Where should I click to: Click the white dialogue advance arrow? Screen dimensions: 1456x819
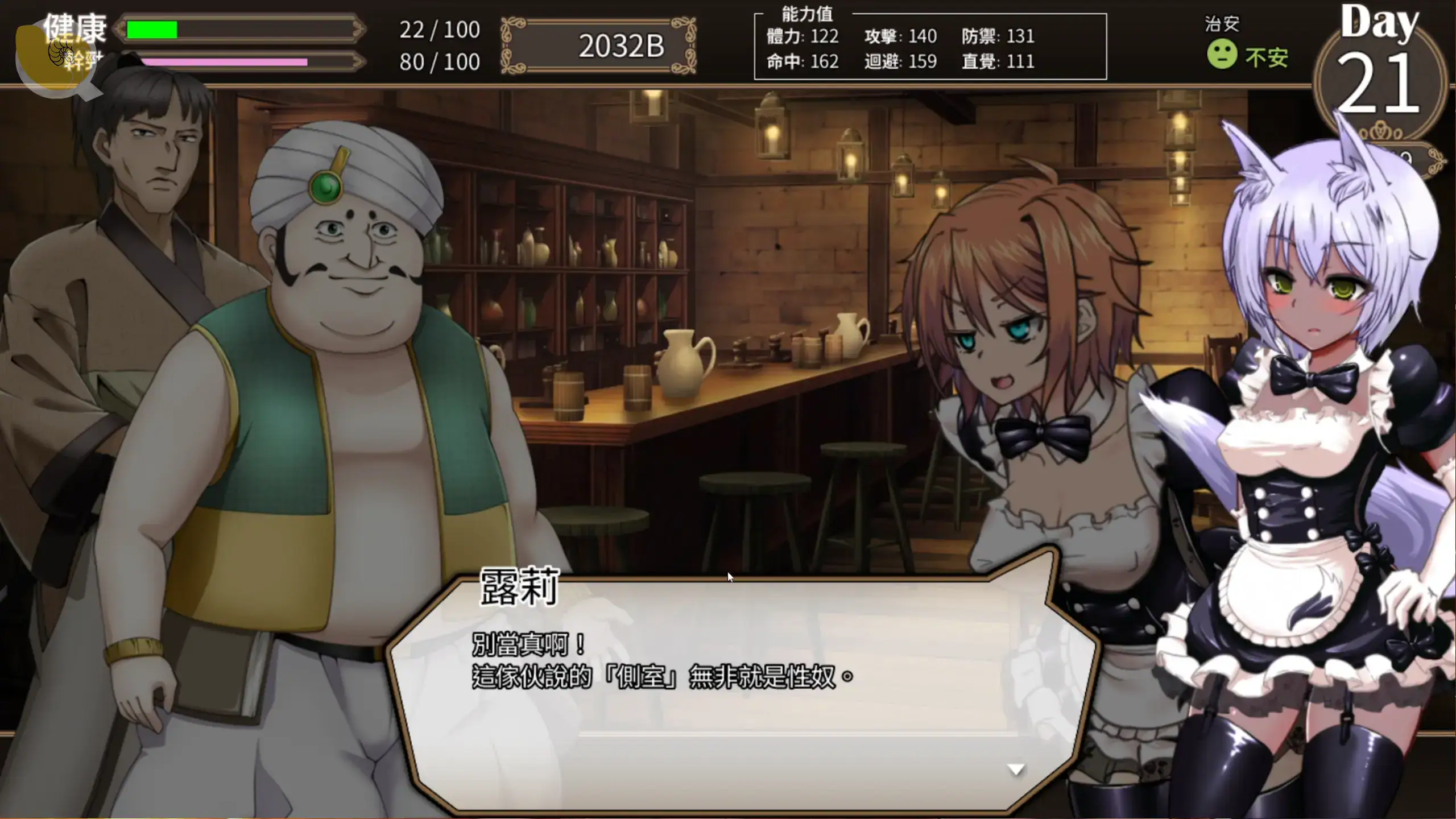pyautogui.click(x=1016, y=770)
